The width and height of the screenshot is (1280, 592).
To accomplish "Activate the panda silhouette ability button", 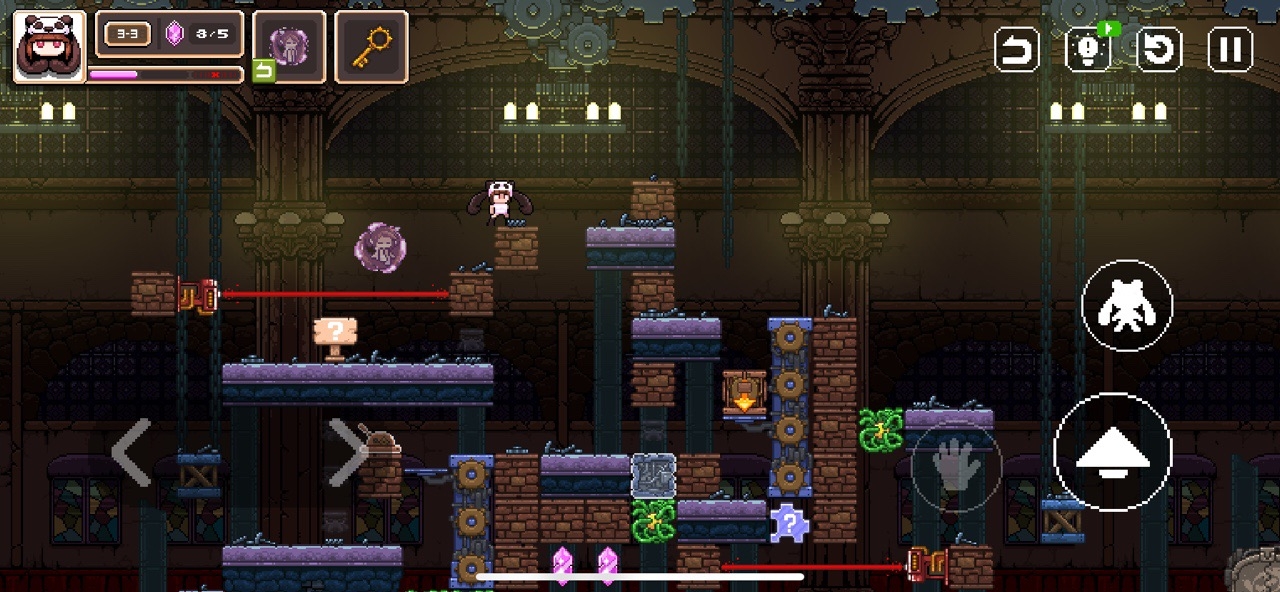I will [x=1127, y=305].
